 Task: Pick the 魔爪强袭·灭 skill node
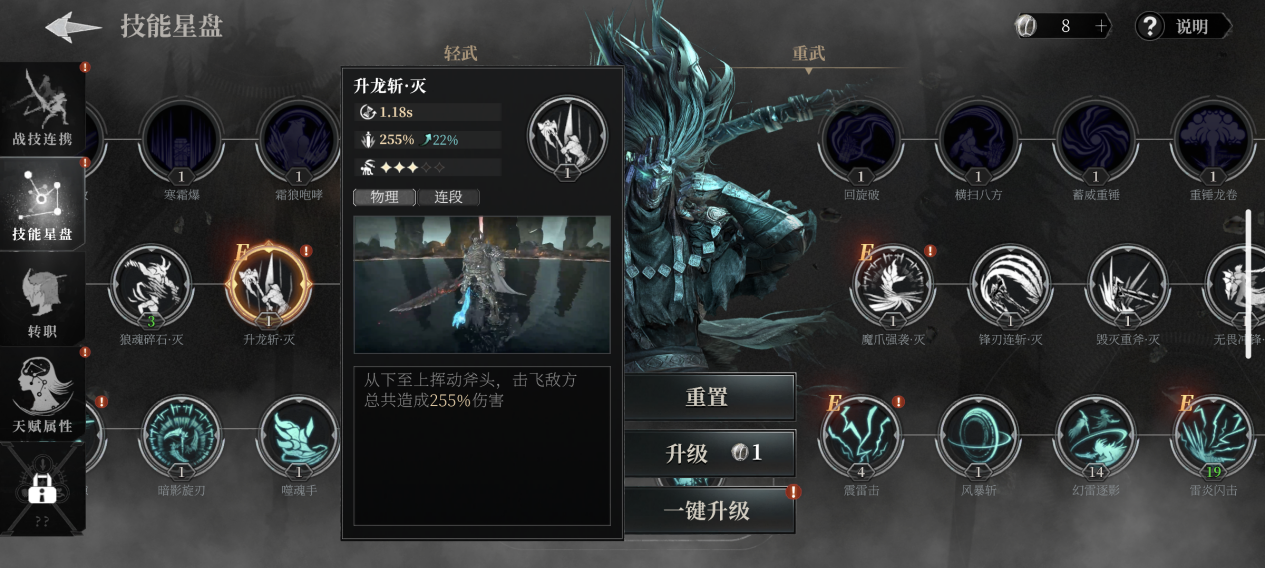click(x=892, y=286)
